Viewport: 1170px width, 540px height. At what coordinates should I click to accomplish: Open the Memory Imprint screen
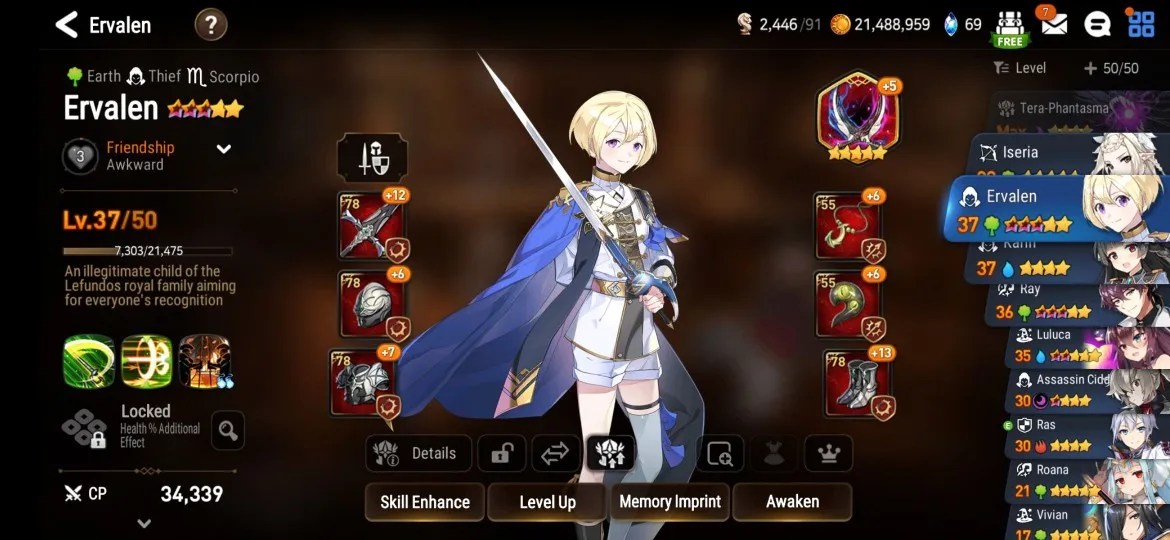(x=670, y=502)
